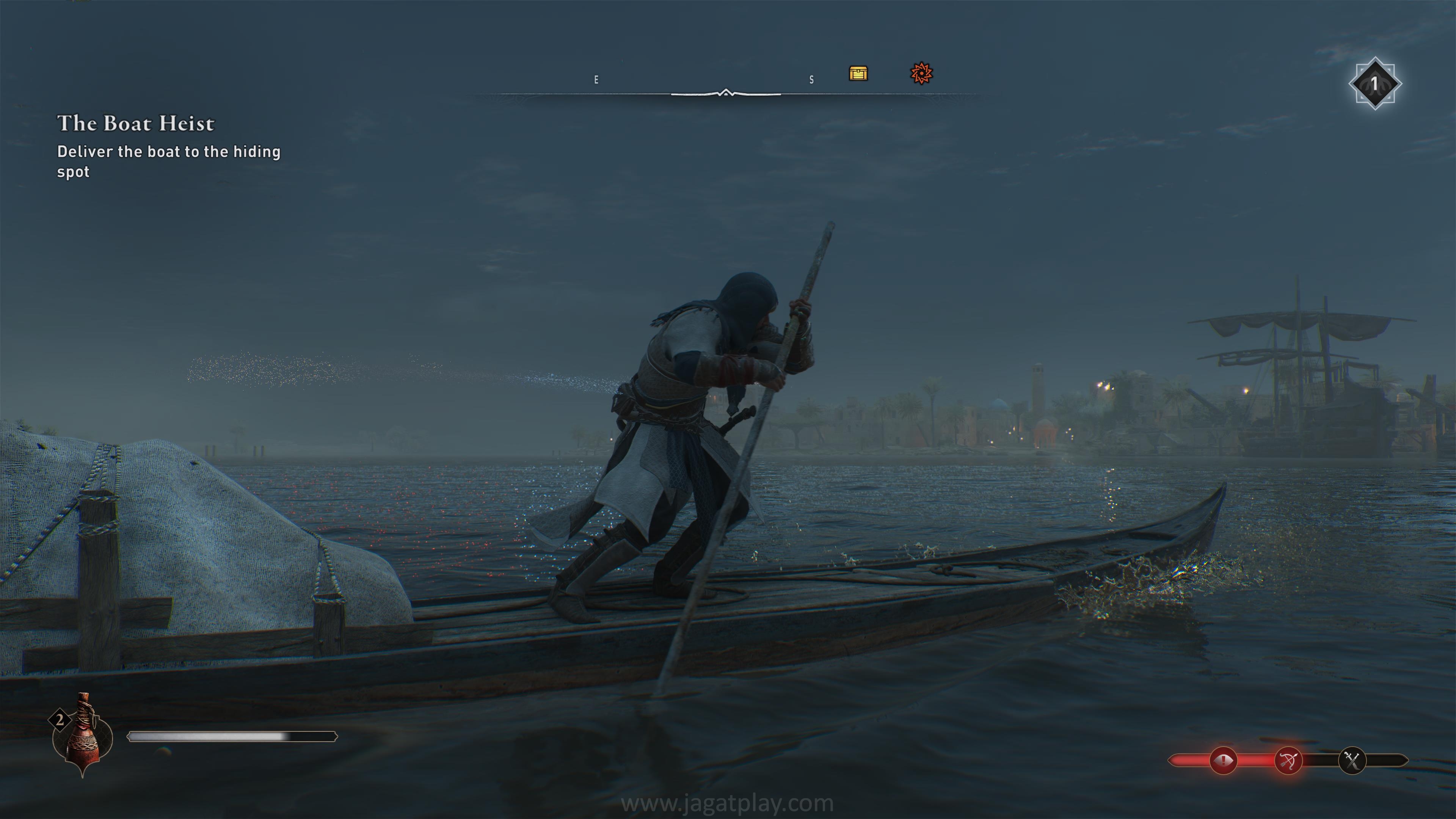Viewport: 1456px width, 819px height.
Task: Select the yellow treasure chest compass marker
Action: 858,74
